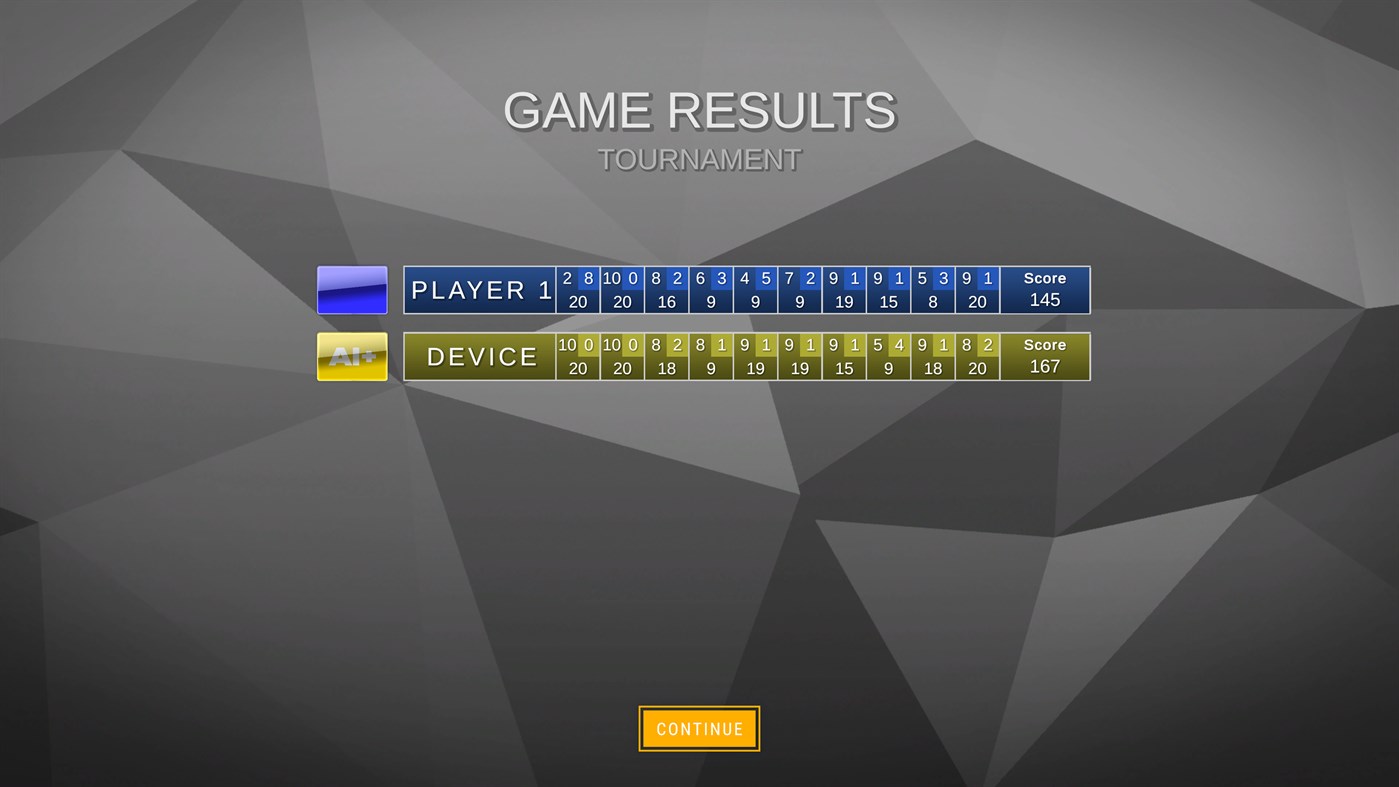Select Device's first frame showing 10-0
This screenshot has width=1399, height=787.
(x=578, y=357)
